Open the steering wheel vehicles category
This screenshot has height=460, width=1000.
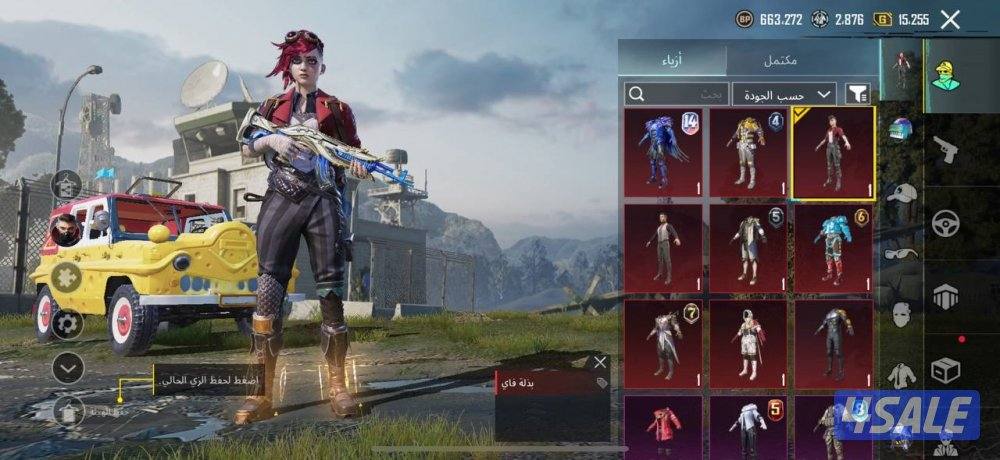pyautogui.click(x=945, y=223)
